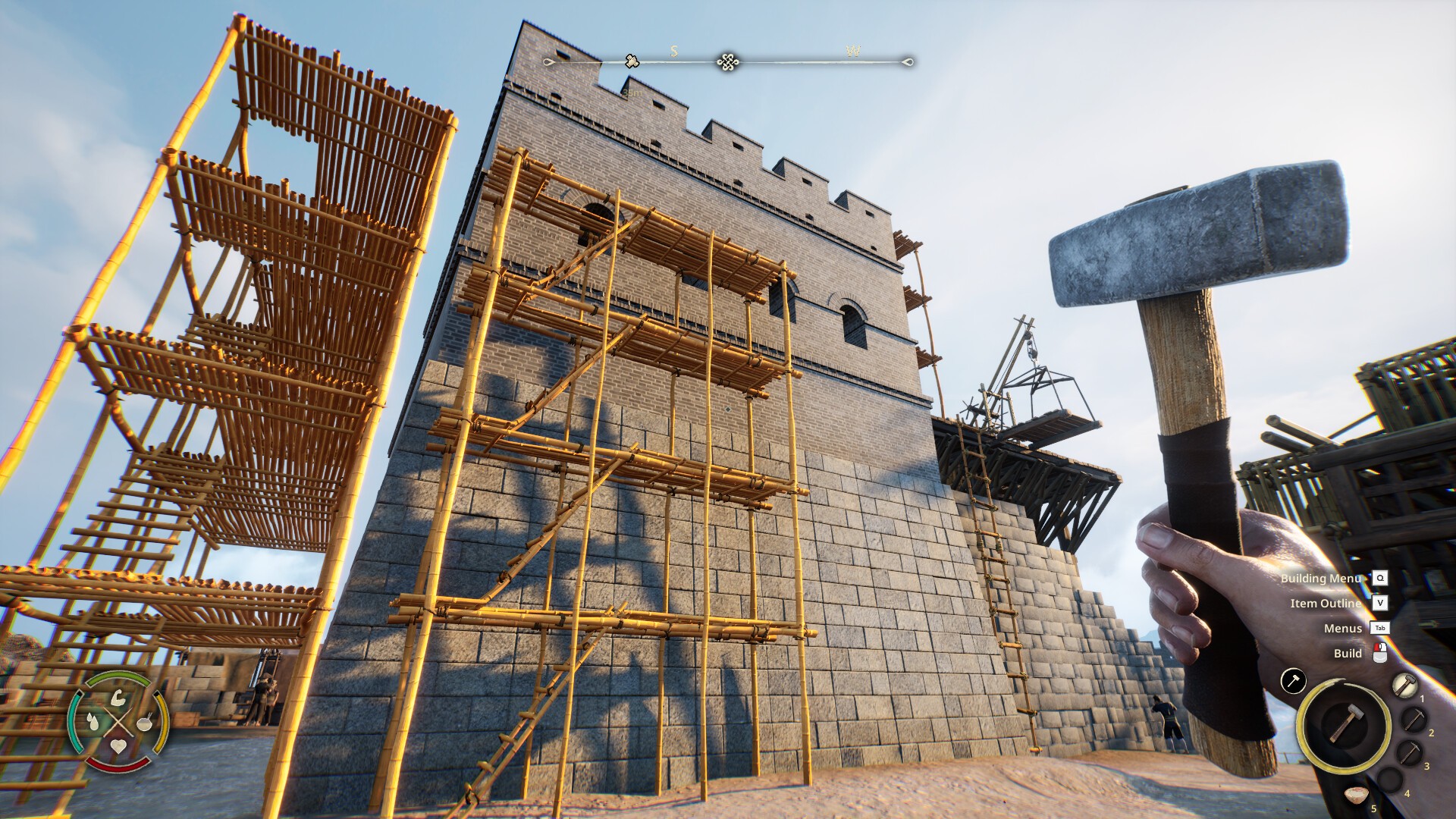Select the pickaxe in hotbar slot 3
1456x819 pixels.
1409,753
